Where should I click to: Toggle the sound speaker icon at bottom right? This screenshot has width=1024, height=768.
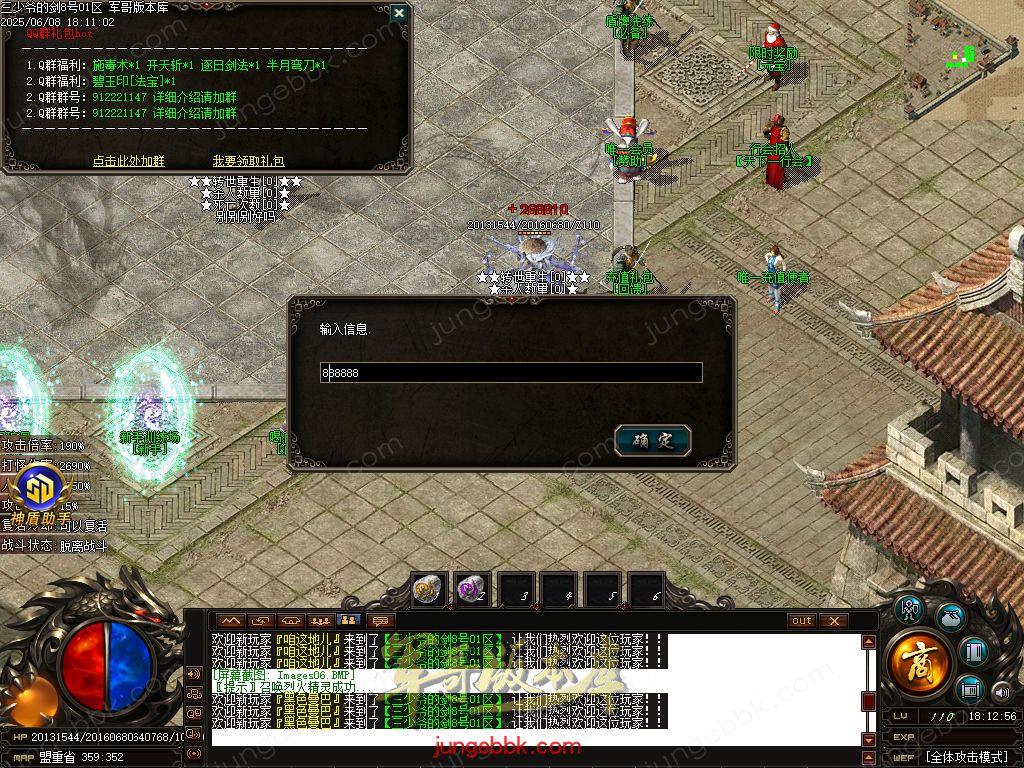1001,691
